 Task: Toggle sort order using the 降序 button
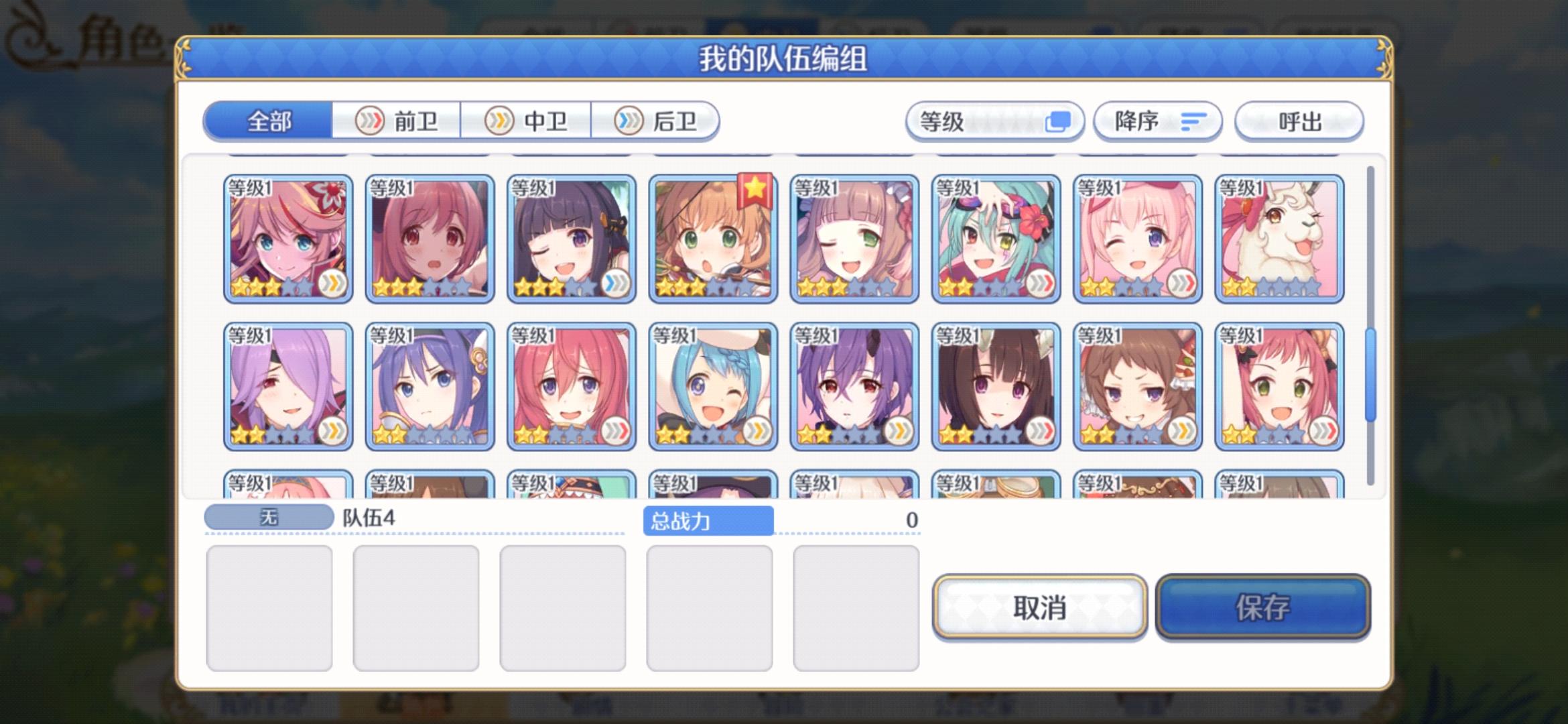tap(1157, 121)
